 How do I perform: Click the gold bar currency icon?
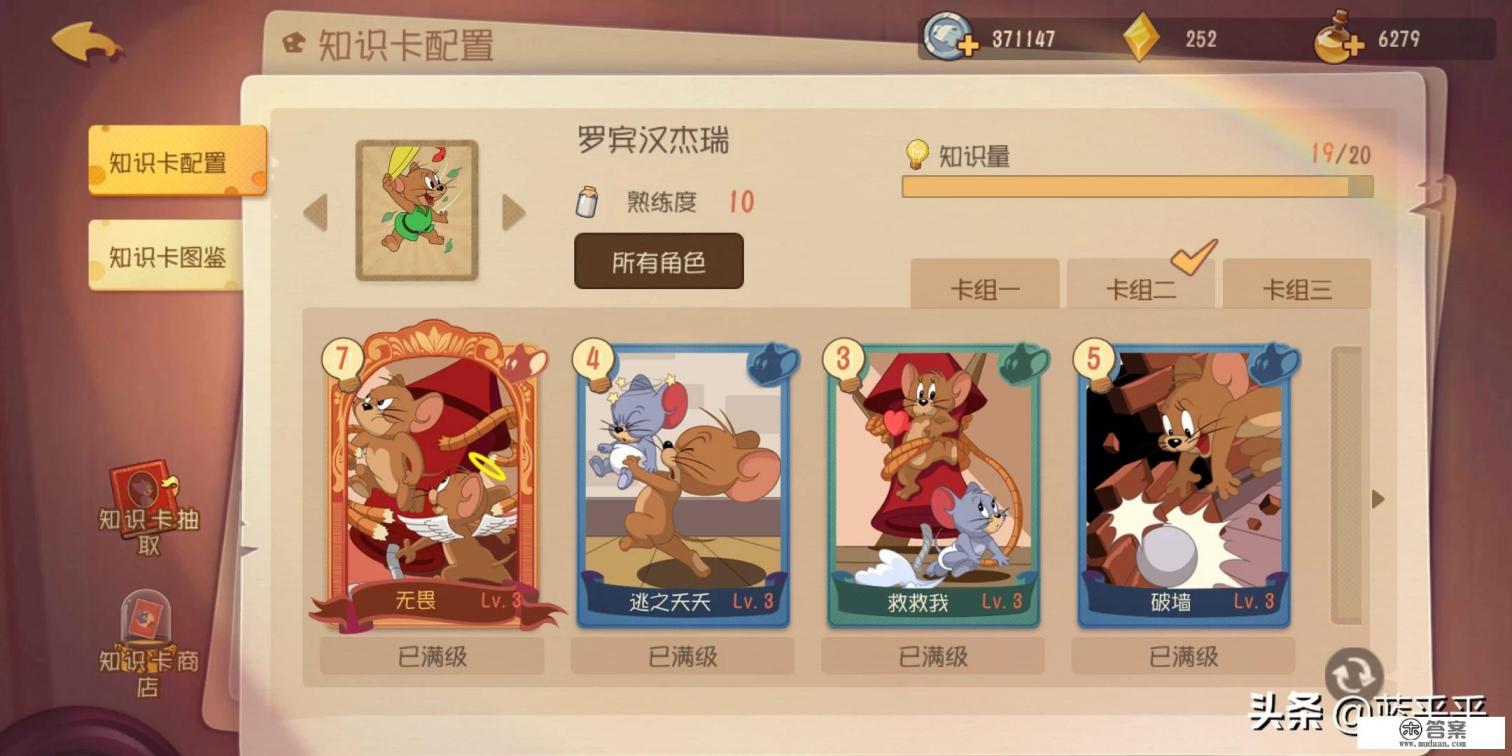1143,38
